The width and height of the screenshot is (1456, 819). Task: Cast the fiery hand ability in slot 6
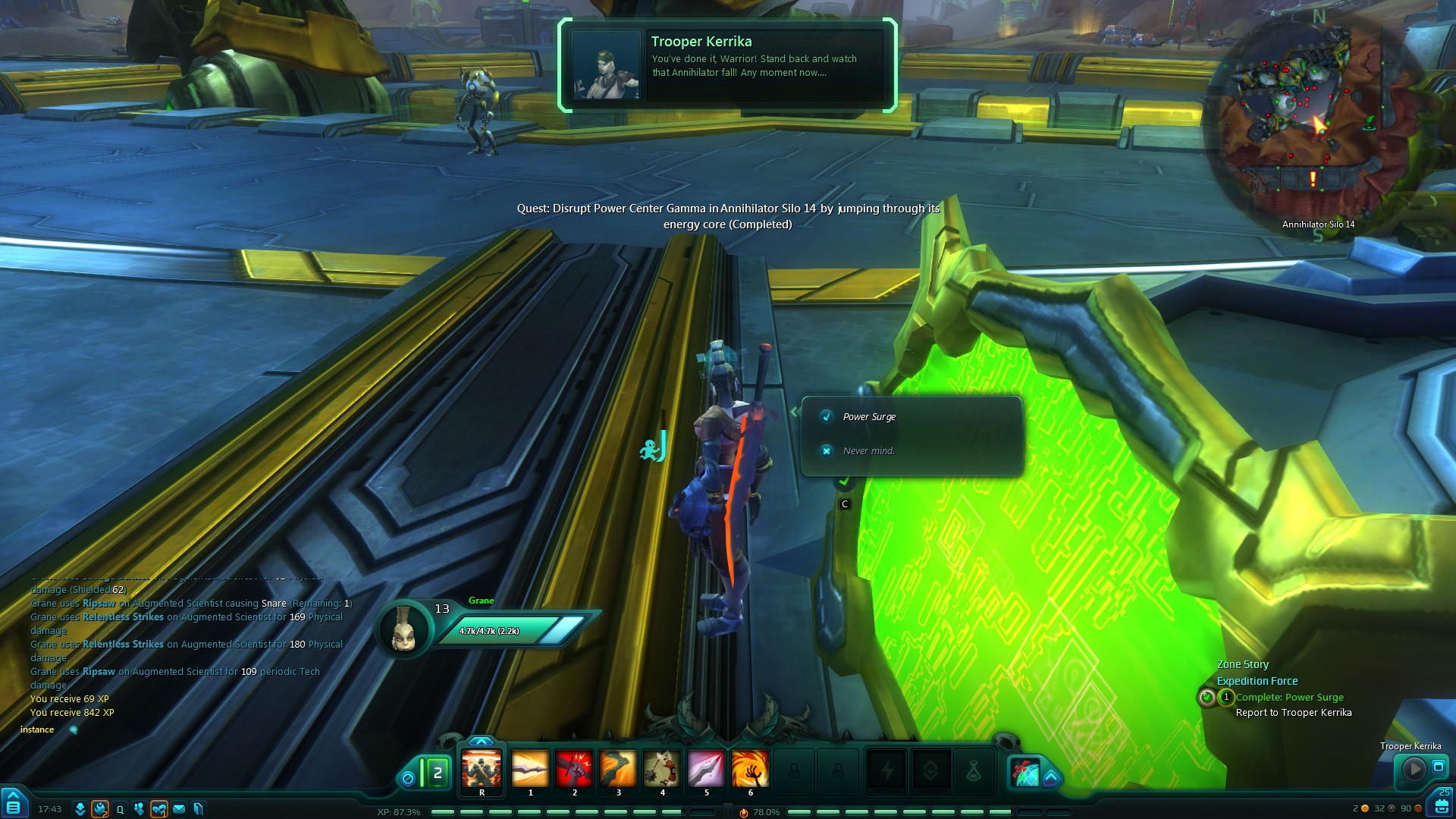pyautogui.click(x=750, y=770)
